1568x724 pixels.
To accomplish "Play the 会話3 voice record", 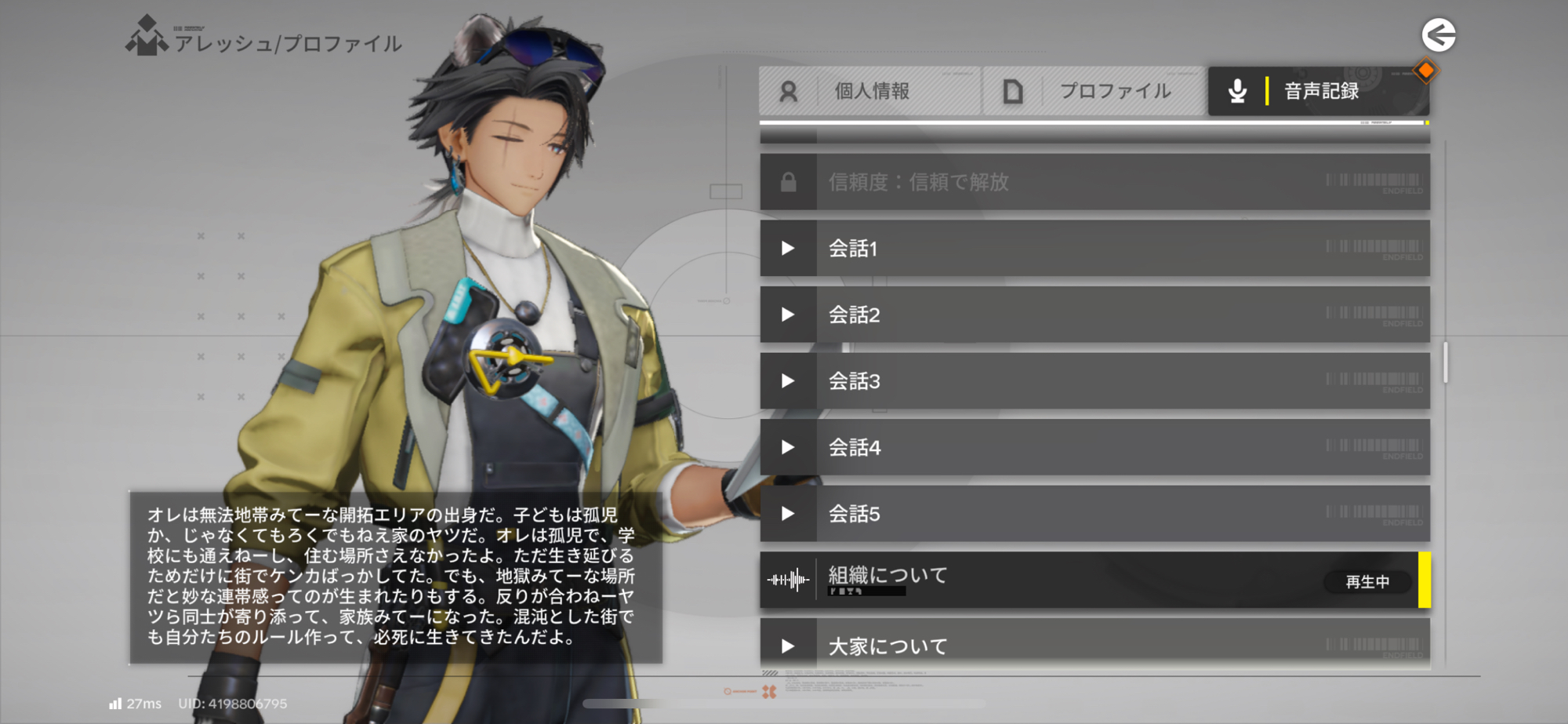I will (1094, 381).
